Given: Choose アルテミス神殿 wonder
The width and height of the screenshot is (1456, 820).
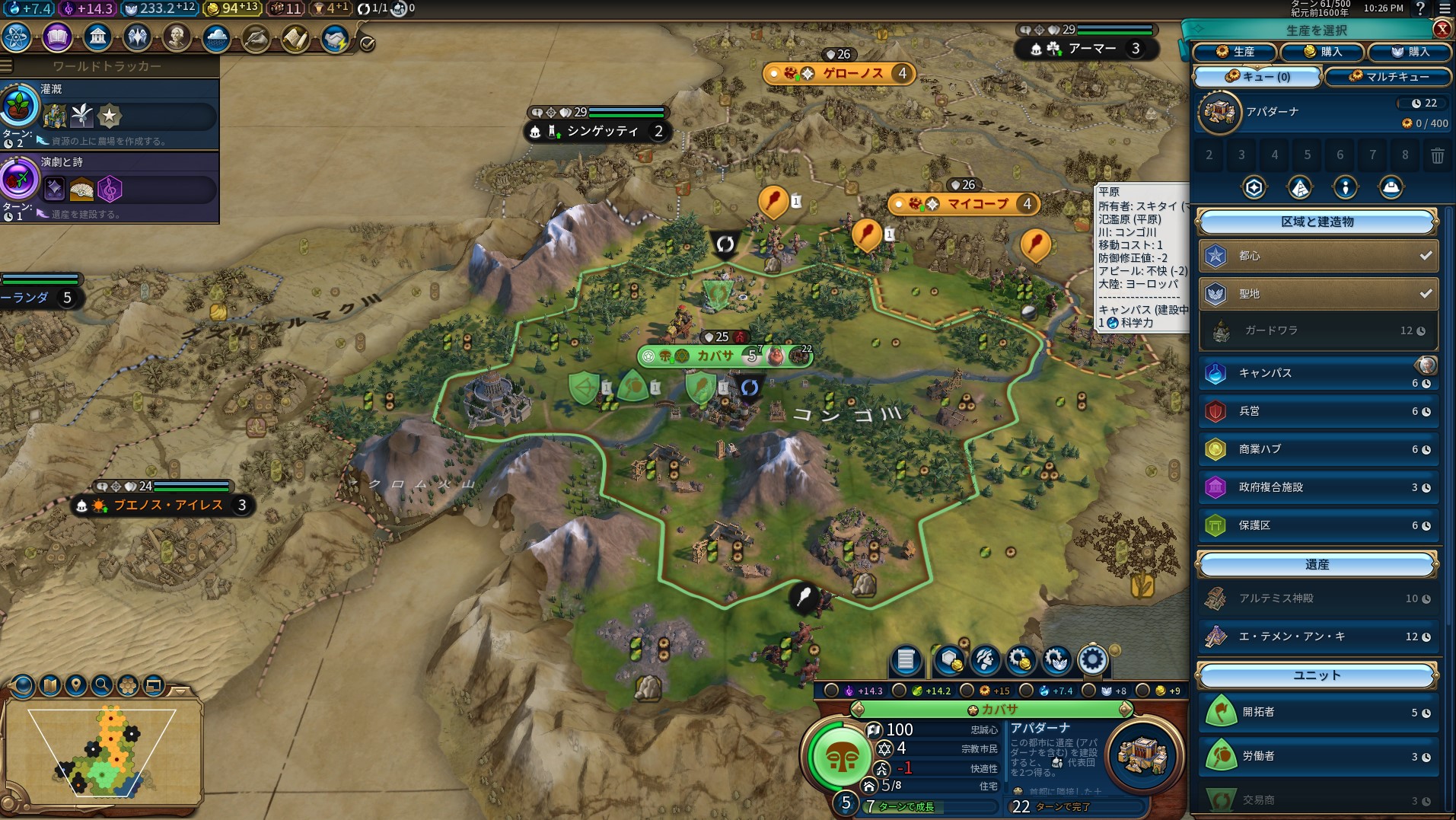Looking at the screenshot, I should pos(1317,598).
